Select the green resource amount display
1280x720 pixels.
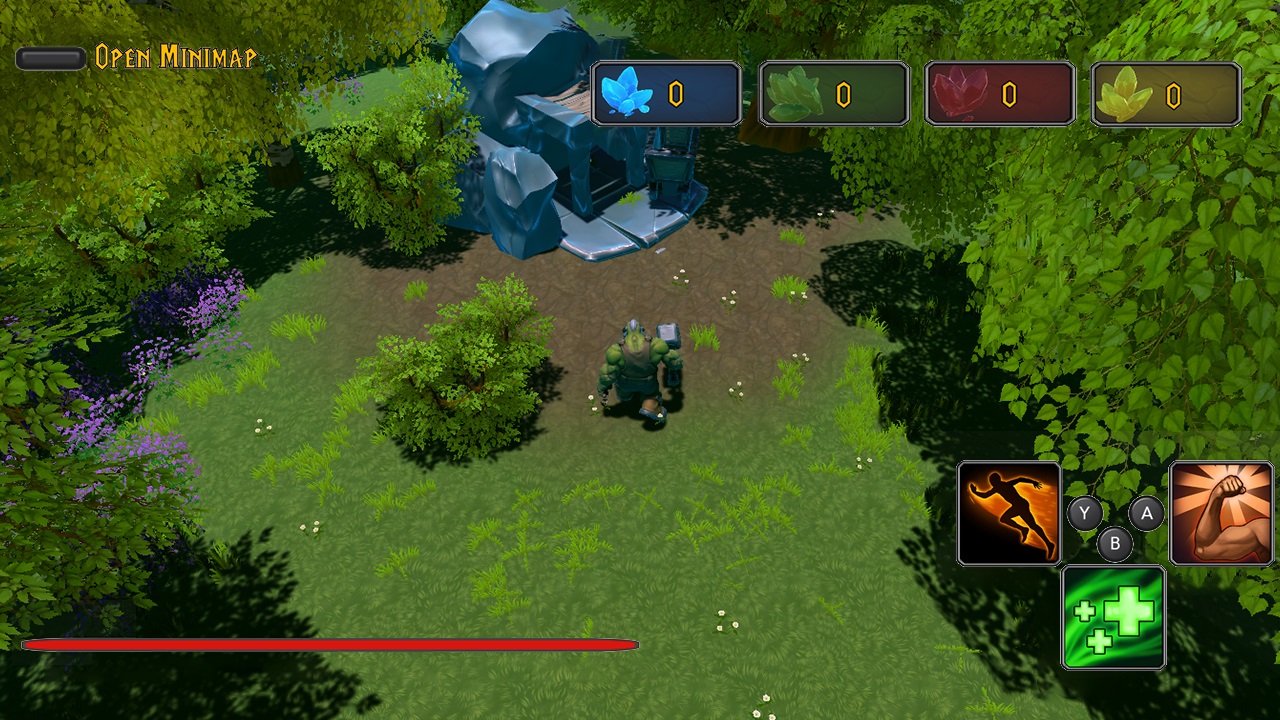[x=843, y=93]
